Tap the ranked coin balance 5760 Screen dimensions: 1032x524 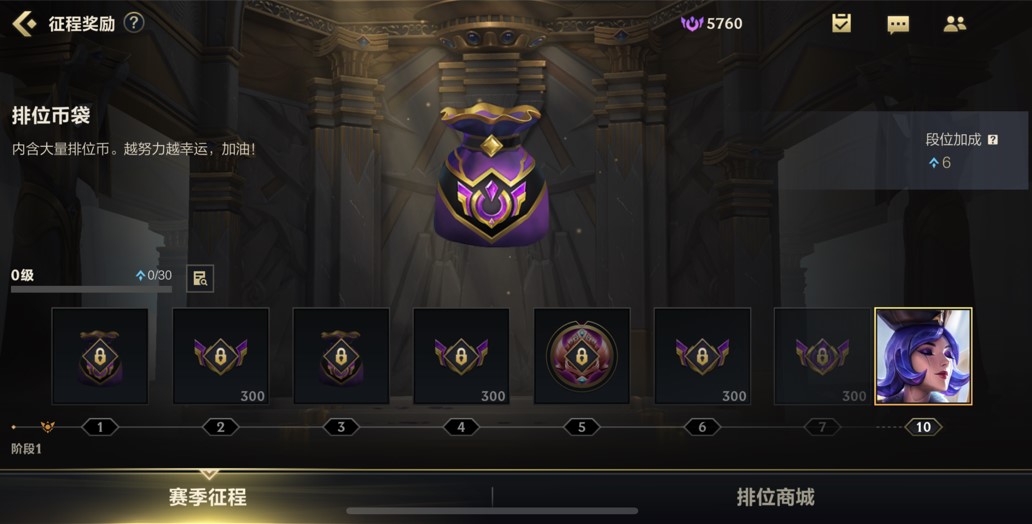tap(712, 23)
